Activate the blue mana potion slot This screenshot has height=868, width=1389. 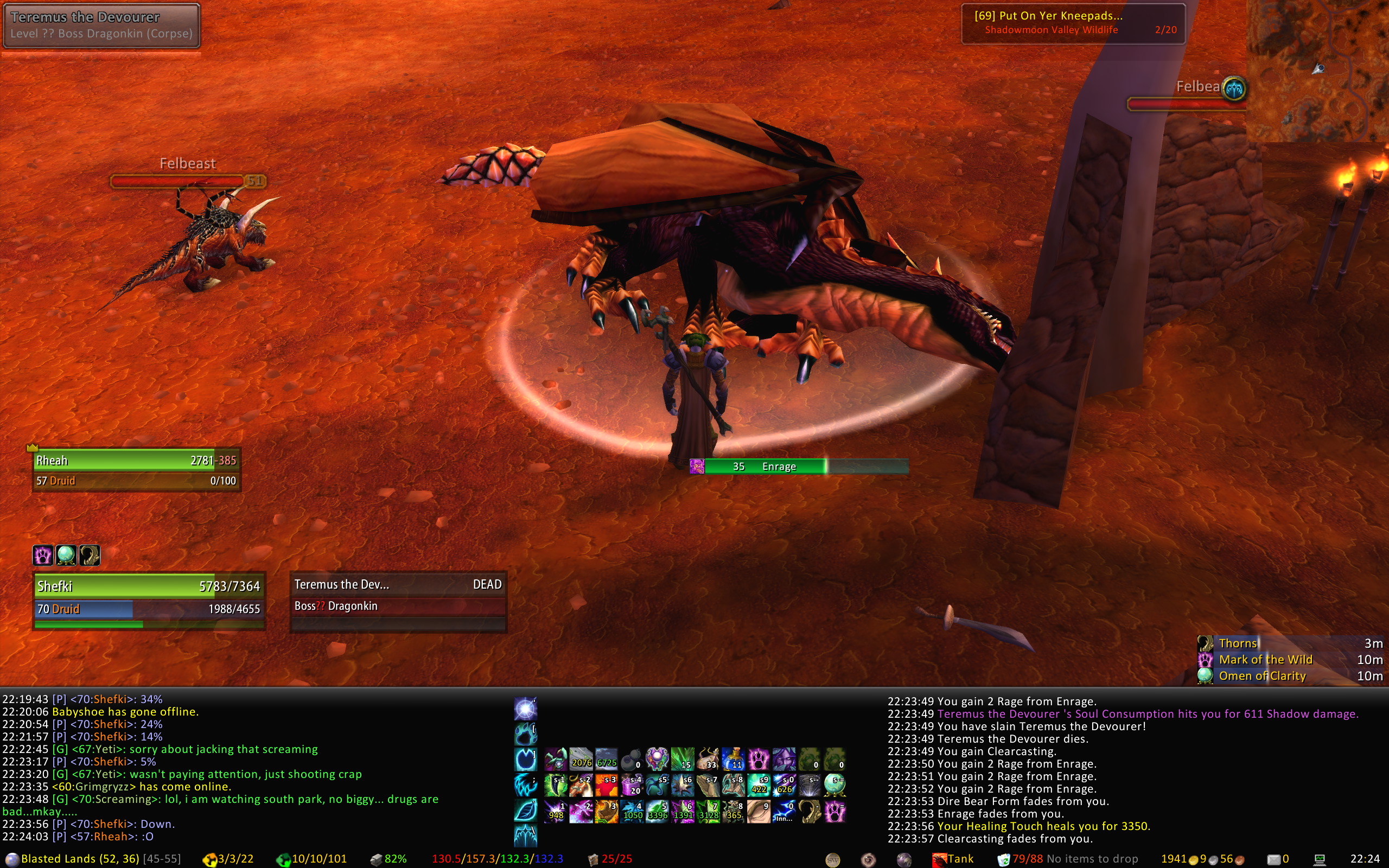click(733, 759)
